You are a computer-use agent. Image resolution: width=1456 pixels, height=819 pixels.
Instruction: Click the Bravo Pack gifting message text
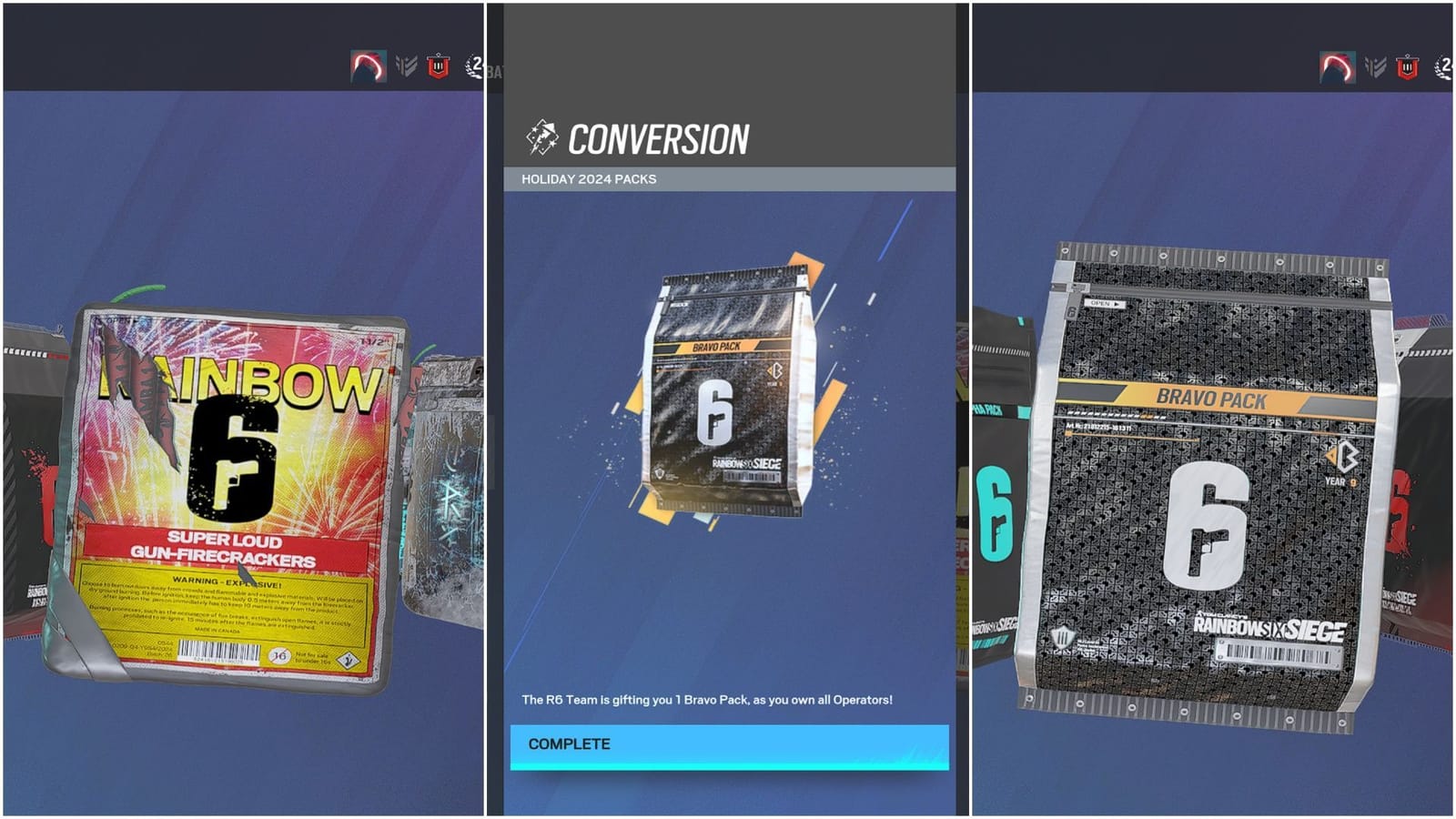point(707,698)
